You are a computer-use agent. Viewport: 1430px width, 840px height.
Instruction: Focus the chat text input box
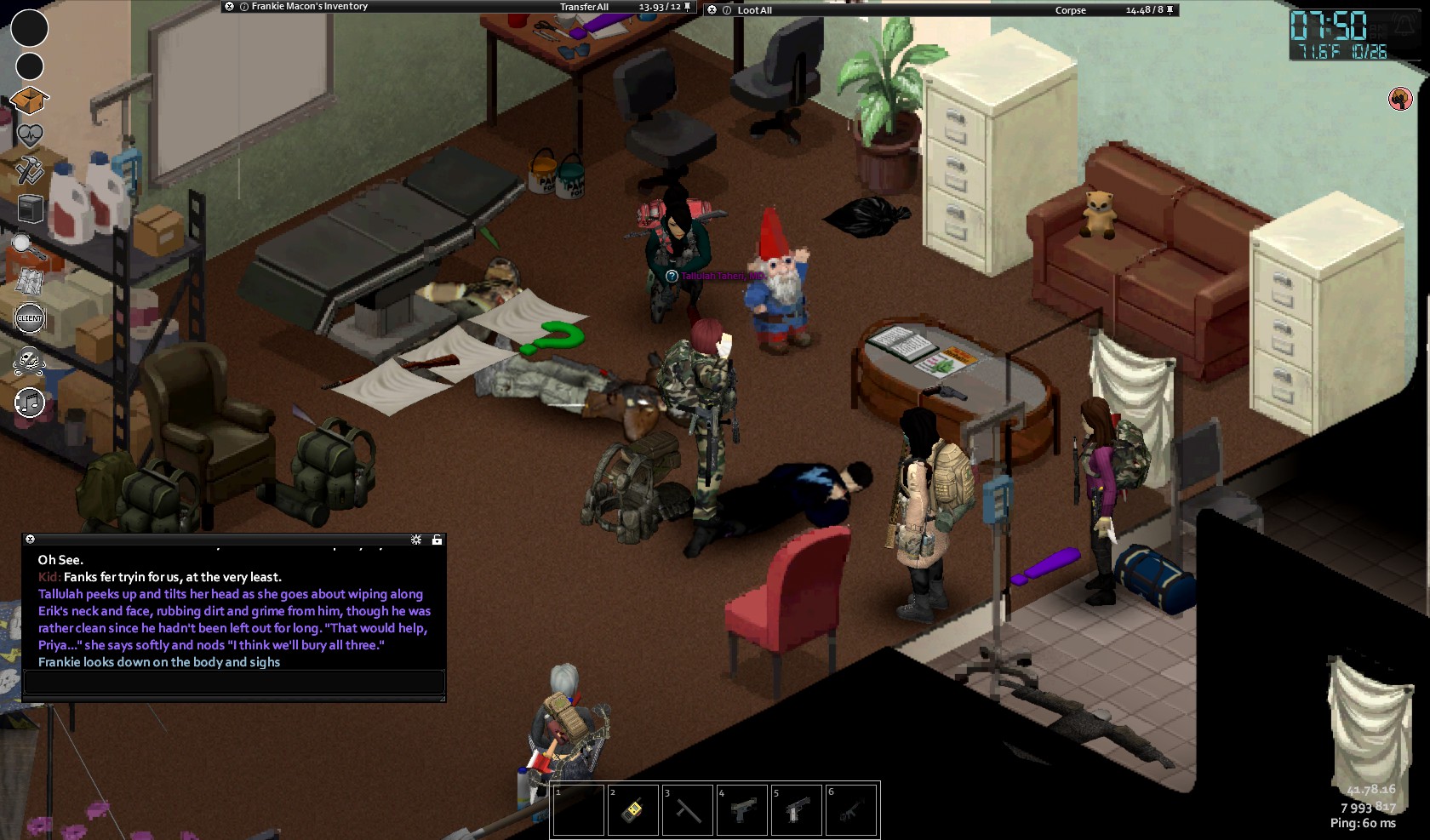(x=234, y=682)
